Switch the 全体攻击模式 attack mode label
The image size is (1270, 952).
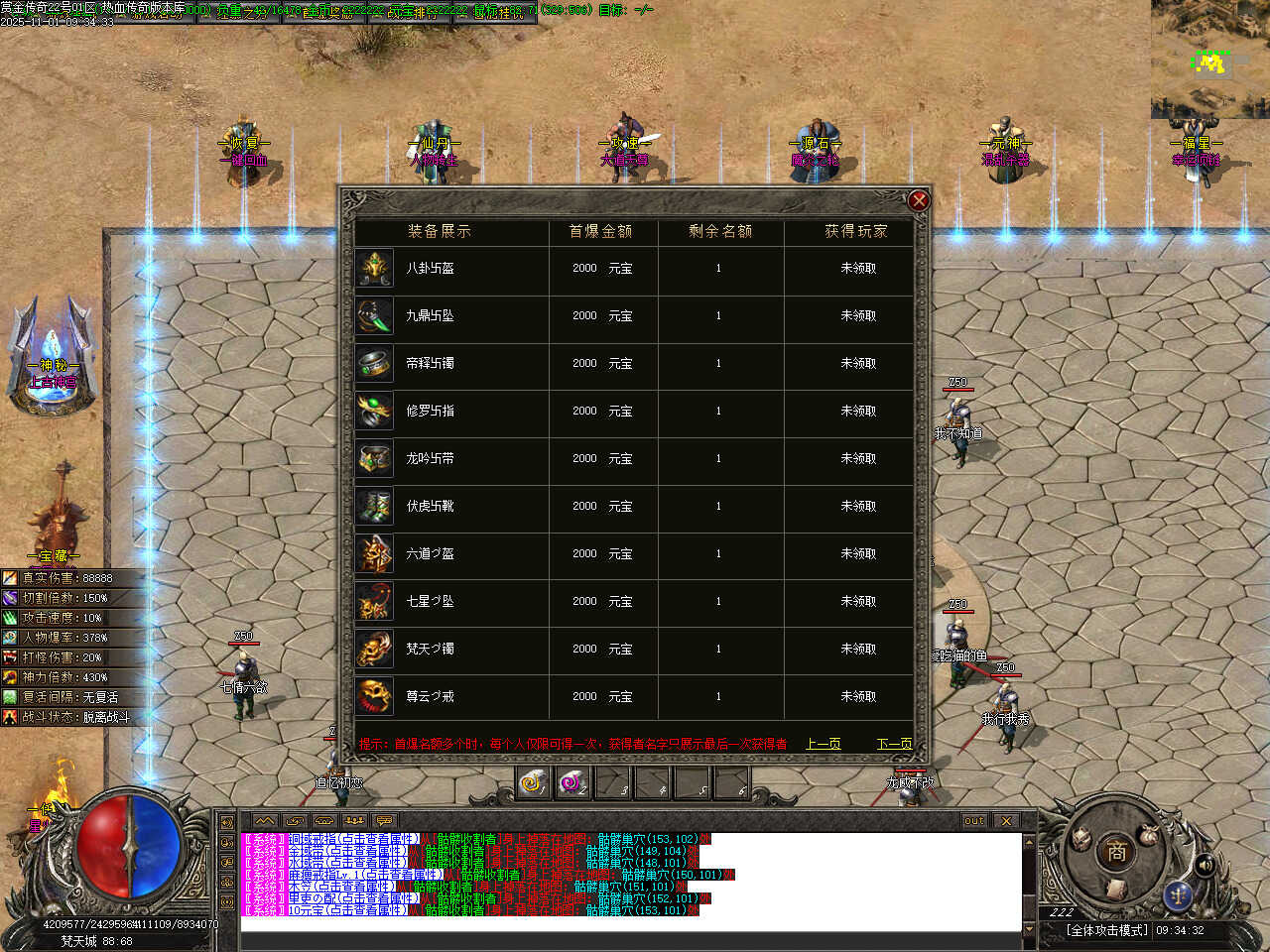click(x=1107, y=930)
